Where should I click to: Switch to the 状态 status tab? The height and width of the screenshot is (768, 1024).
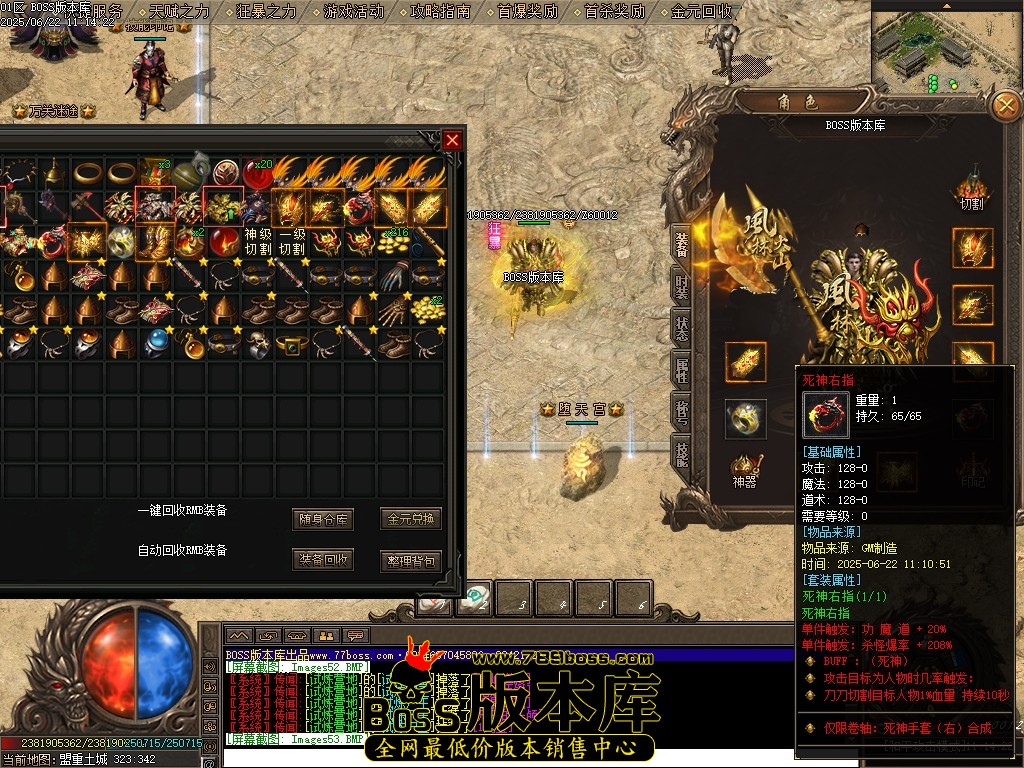point(681,327)
